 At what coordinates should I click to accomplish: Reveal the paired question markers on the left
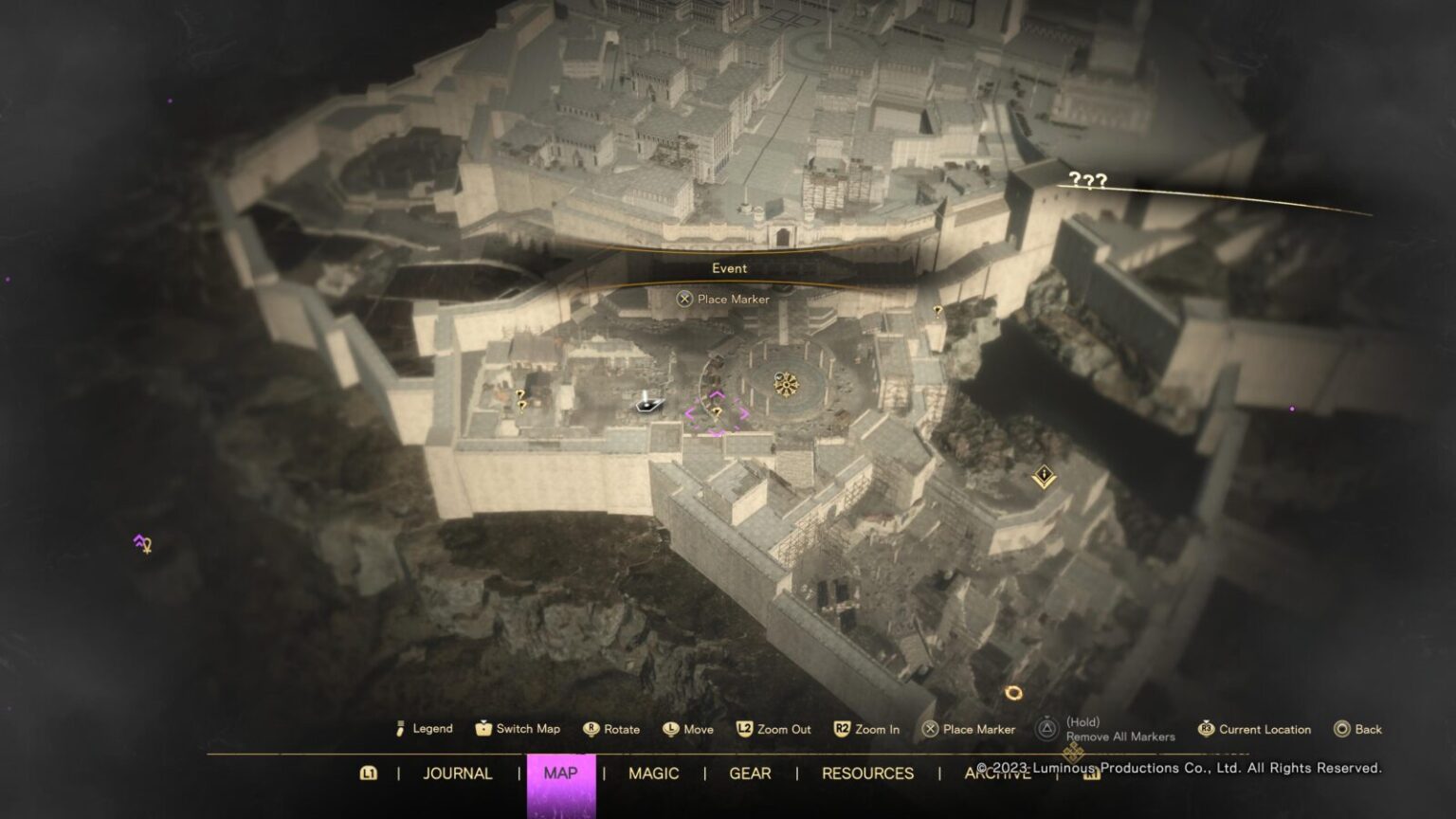(x=519, y=401)
